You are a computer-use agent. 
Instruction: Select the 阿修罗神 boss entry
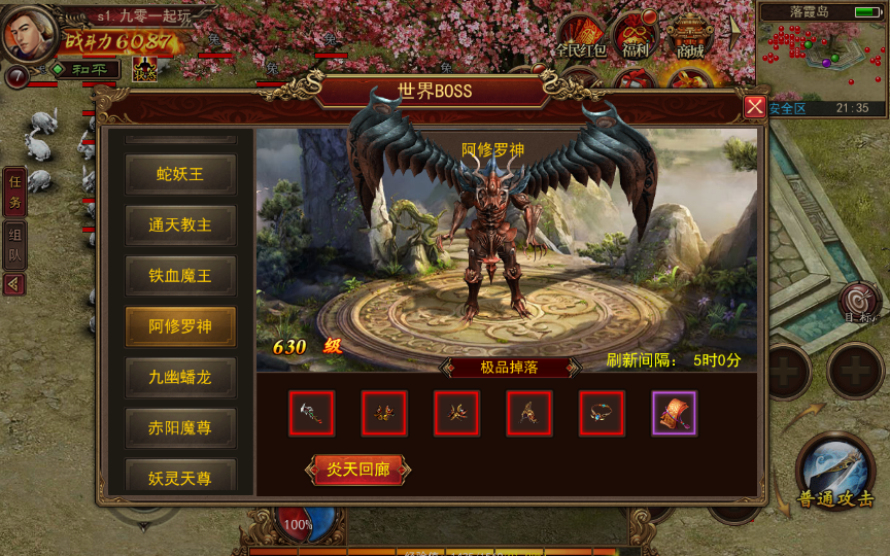181,327
